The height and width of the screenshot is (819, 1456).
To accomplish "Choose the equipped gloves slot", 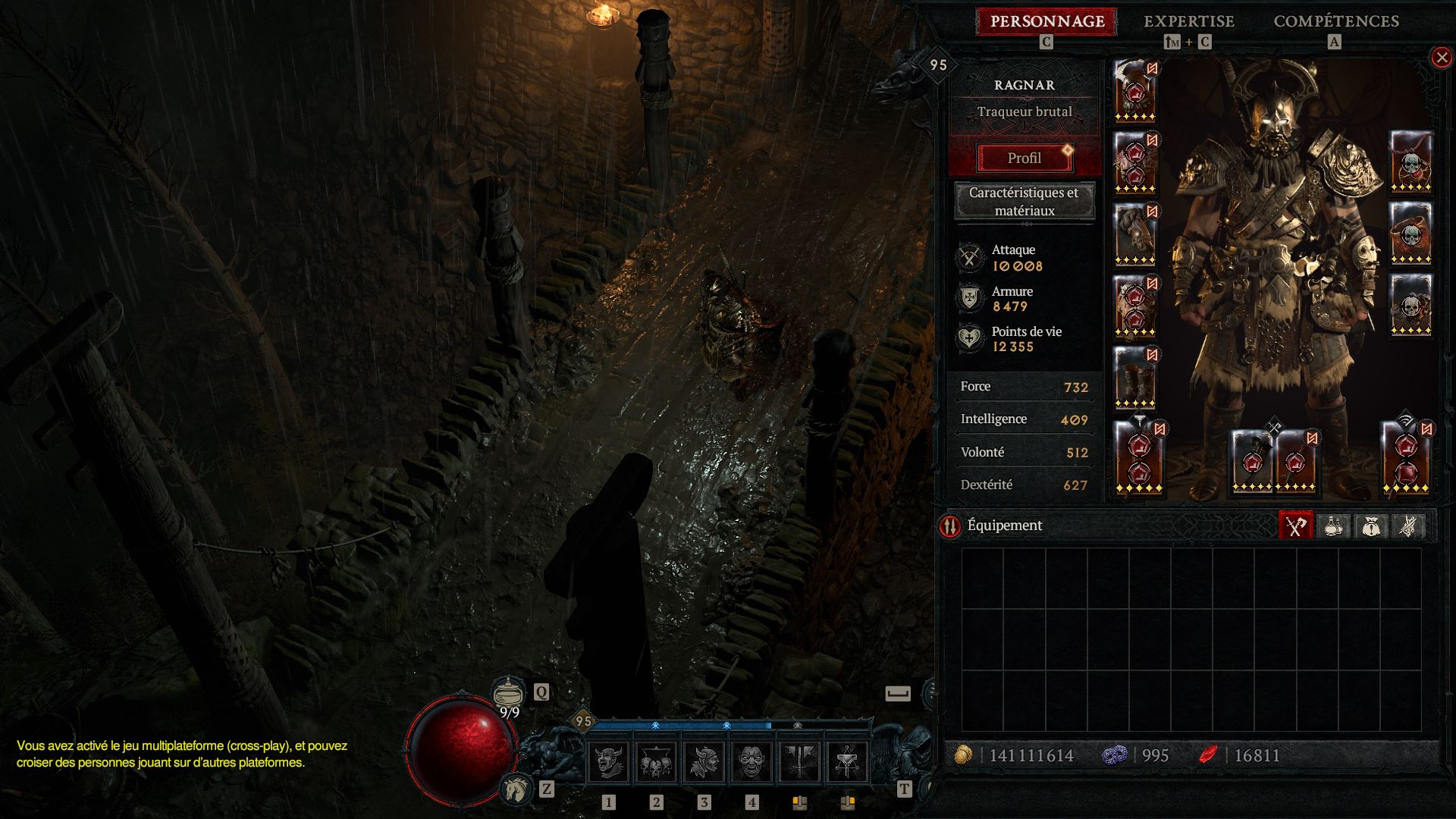I will point(1135,234).
